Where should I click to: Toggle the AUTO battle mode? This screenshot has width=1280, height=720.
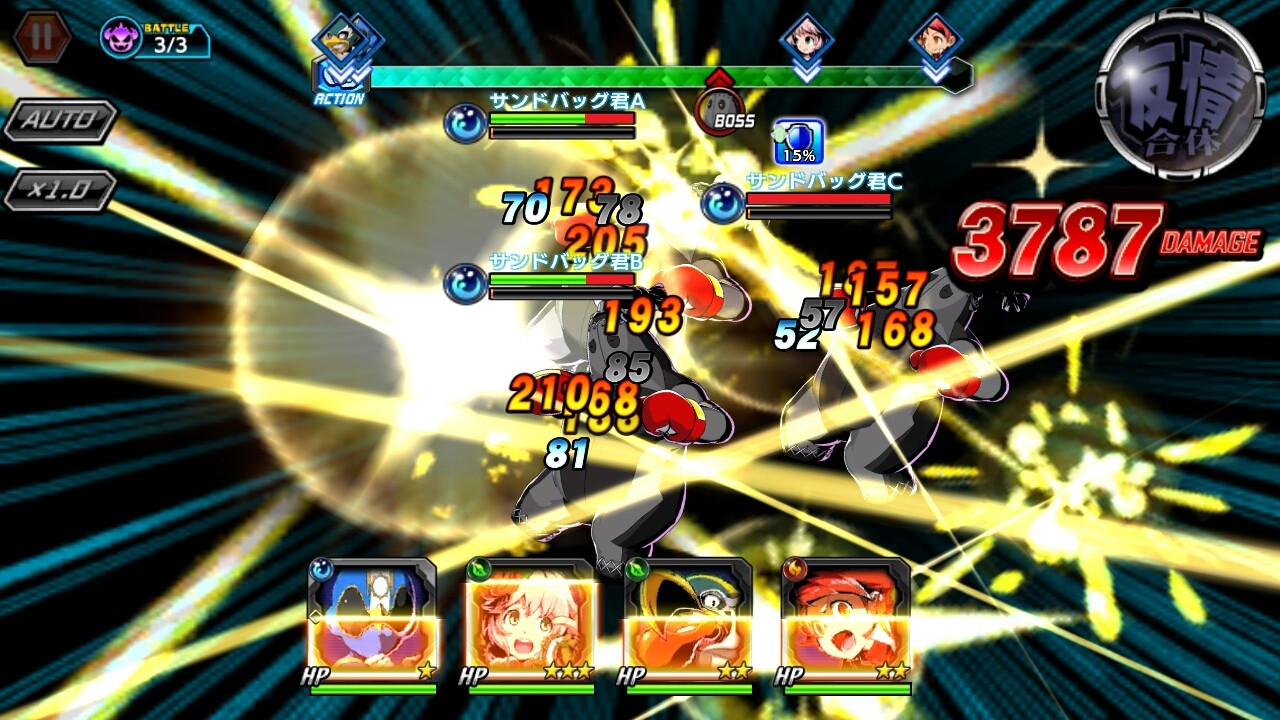click(x=60, y=121)
